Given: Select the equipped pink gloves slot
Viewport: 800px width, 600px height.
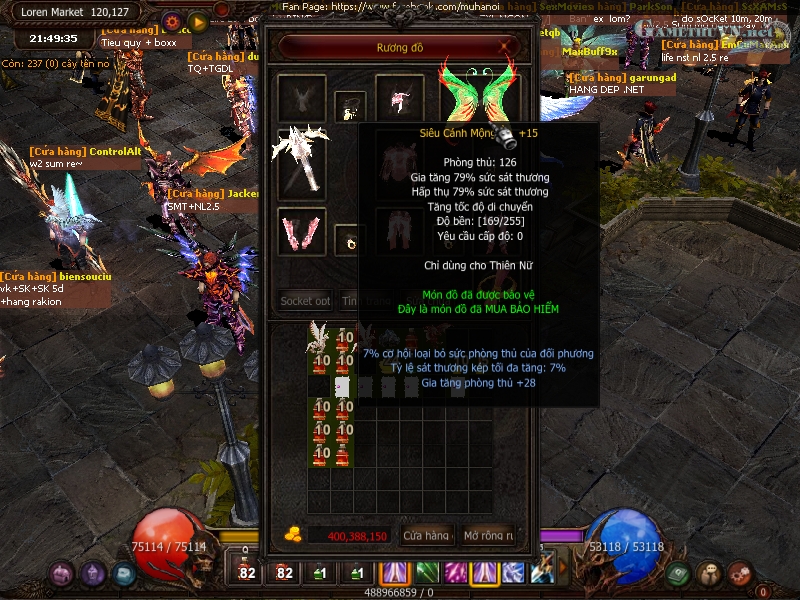Looking at the screenshot, I should coord(302,230).
